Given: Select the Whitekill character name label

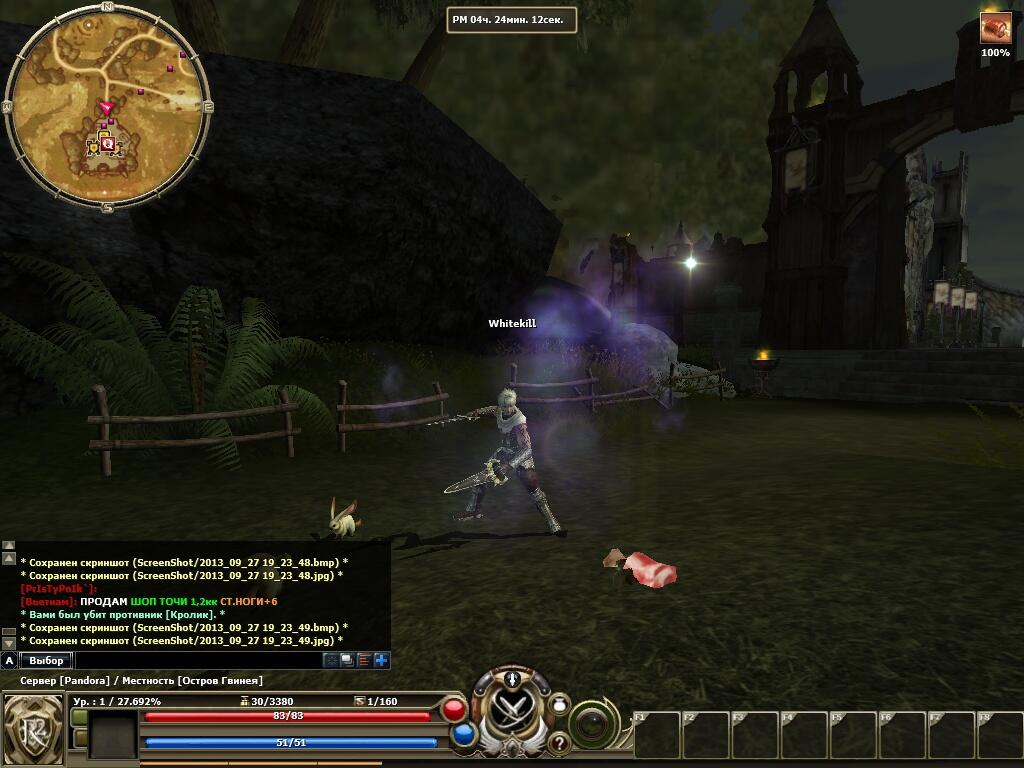Looking at the screenshot, I should pyautogui.click(x=512, y=323).
